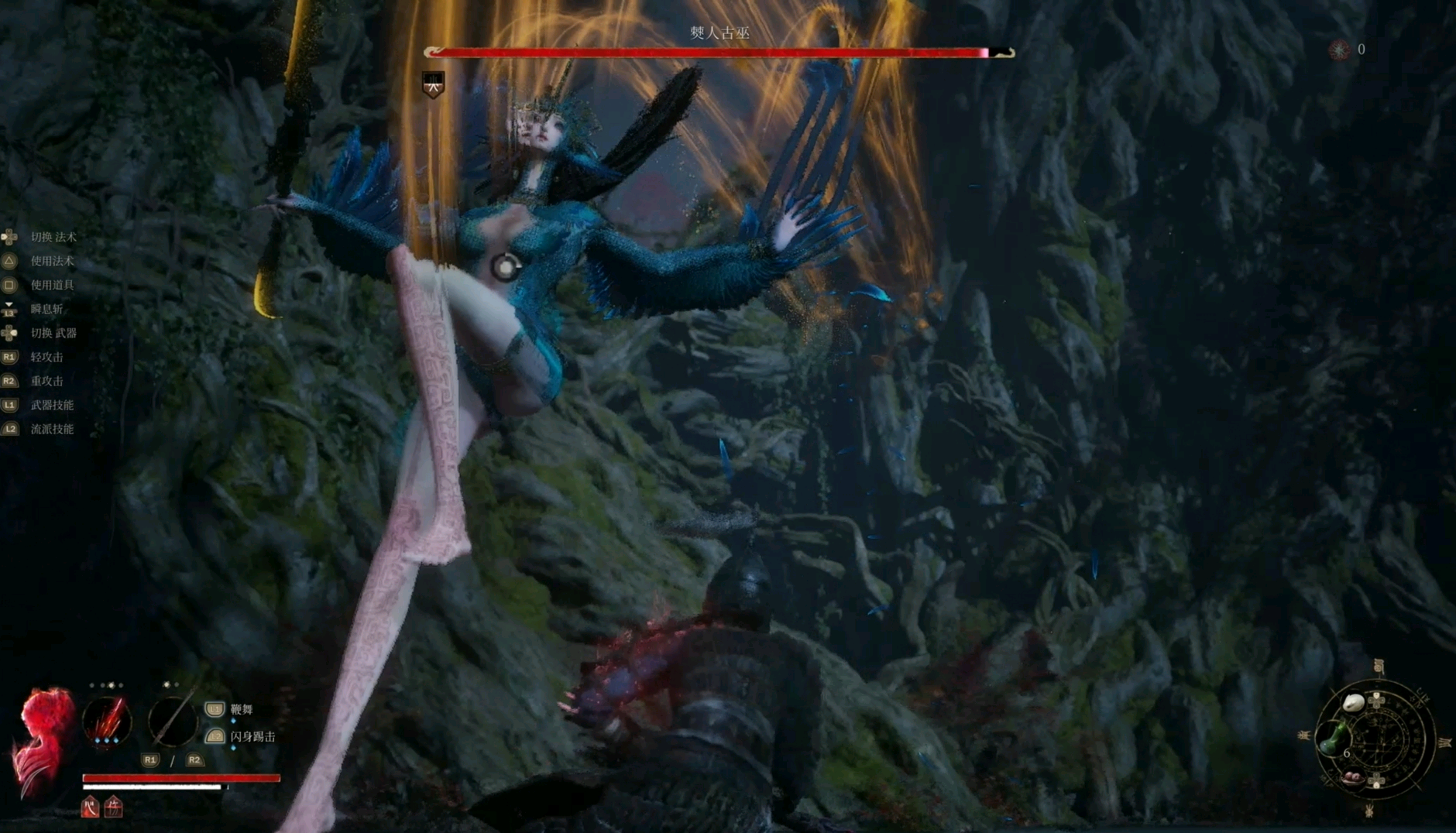The width and height of the screenshot is (1456, 833).
Task: Click the 切换武器 control hint
Action: click(53, 333)
